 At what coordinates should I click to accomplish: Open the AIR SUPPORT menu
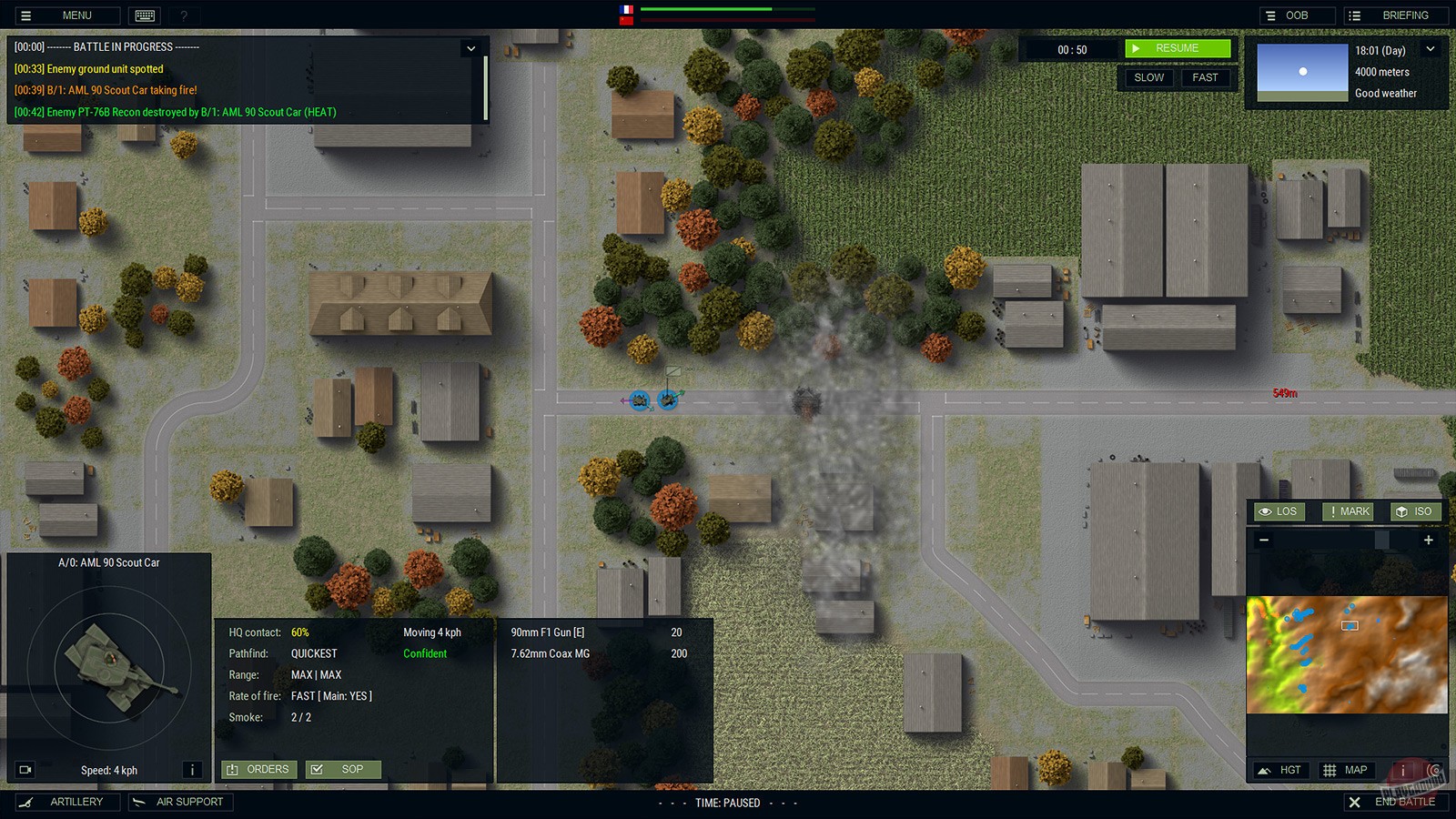(180, 802)
